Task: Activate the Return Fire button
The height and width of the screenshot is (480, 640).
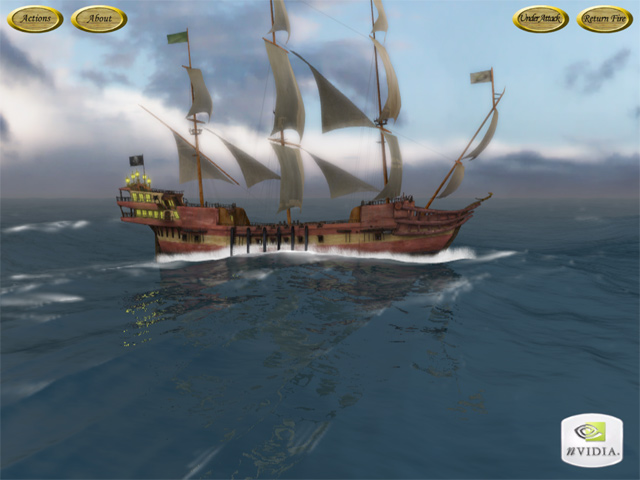Action: (x=604, y=19)
